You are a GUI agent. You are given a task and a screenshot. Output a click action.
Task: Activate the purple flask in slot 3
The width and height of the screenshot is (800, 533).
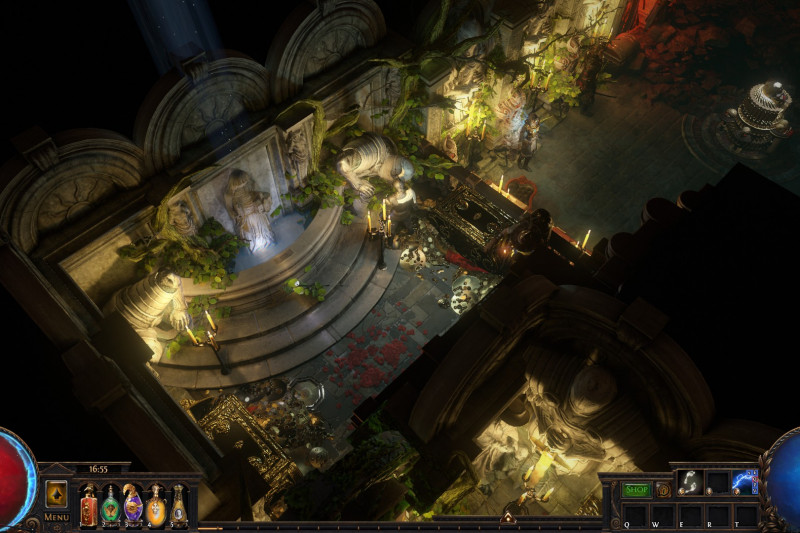pyautogui.click(x=133, y=504)
